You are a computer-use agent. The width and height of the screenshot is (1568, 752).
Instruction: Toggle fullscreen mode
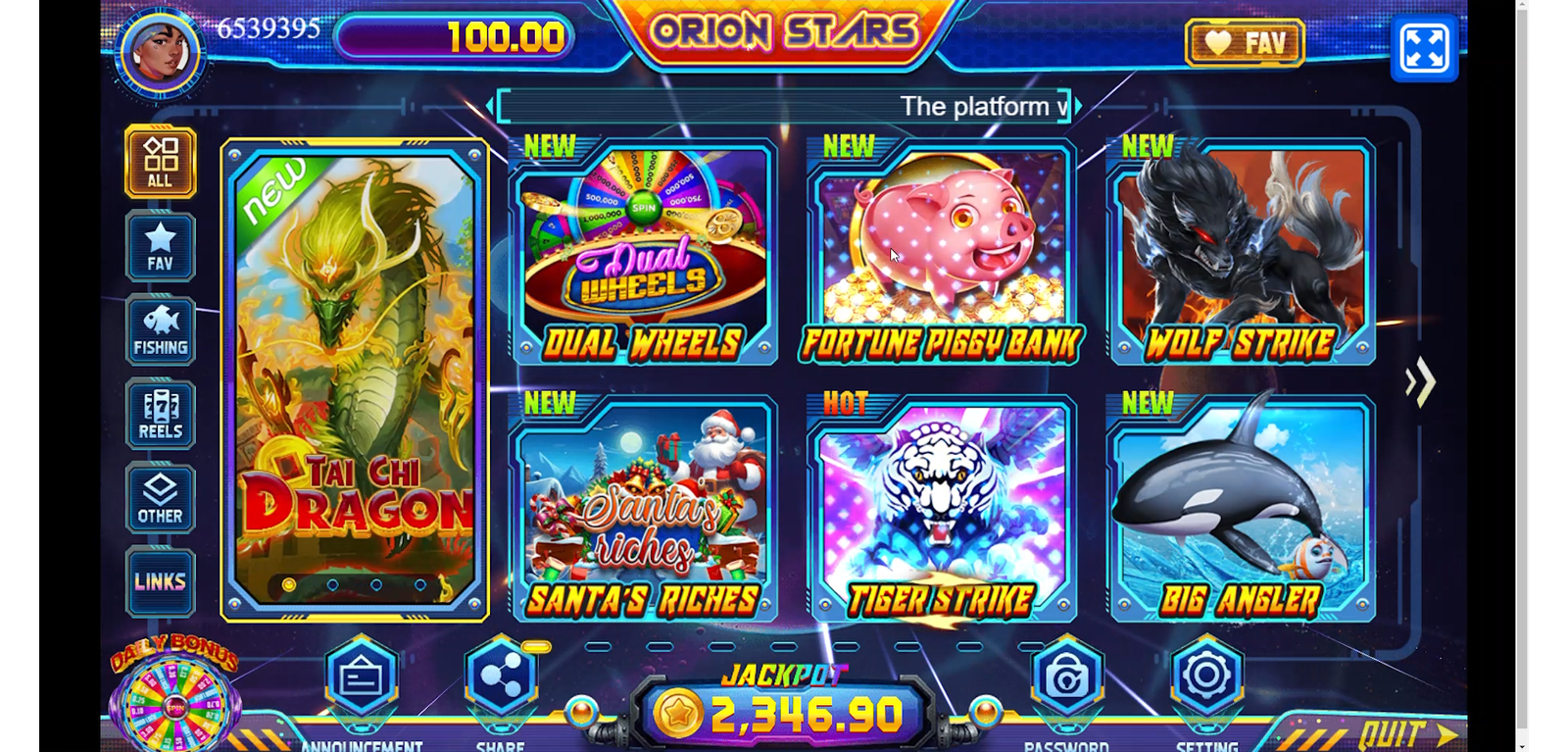pos(1424,47)
